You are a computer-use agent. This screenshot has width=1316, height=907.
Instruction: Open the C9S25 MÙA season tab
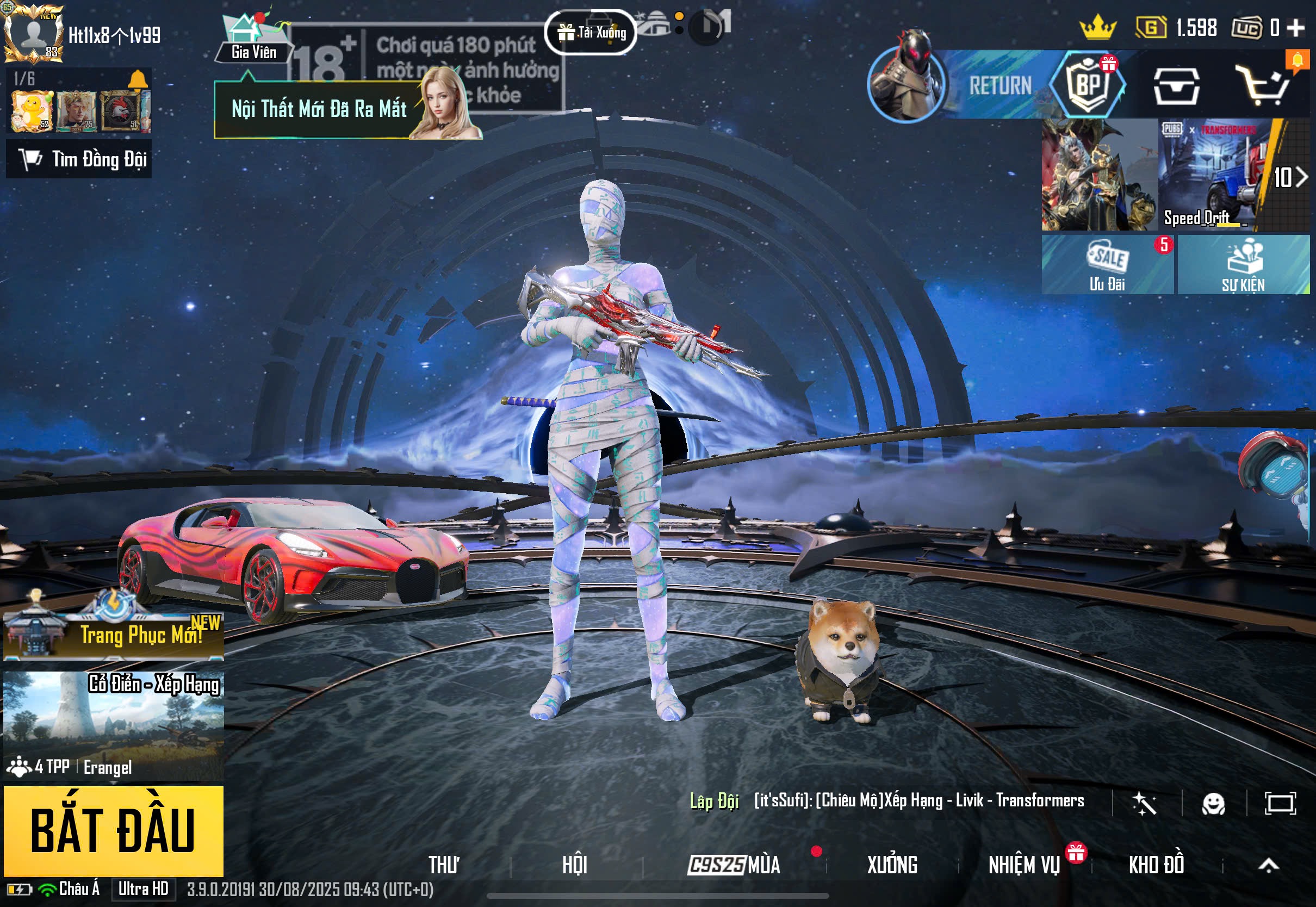point(734,865)
